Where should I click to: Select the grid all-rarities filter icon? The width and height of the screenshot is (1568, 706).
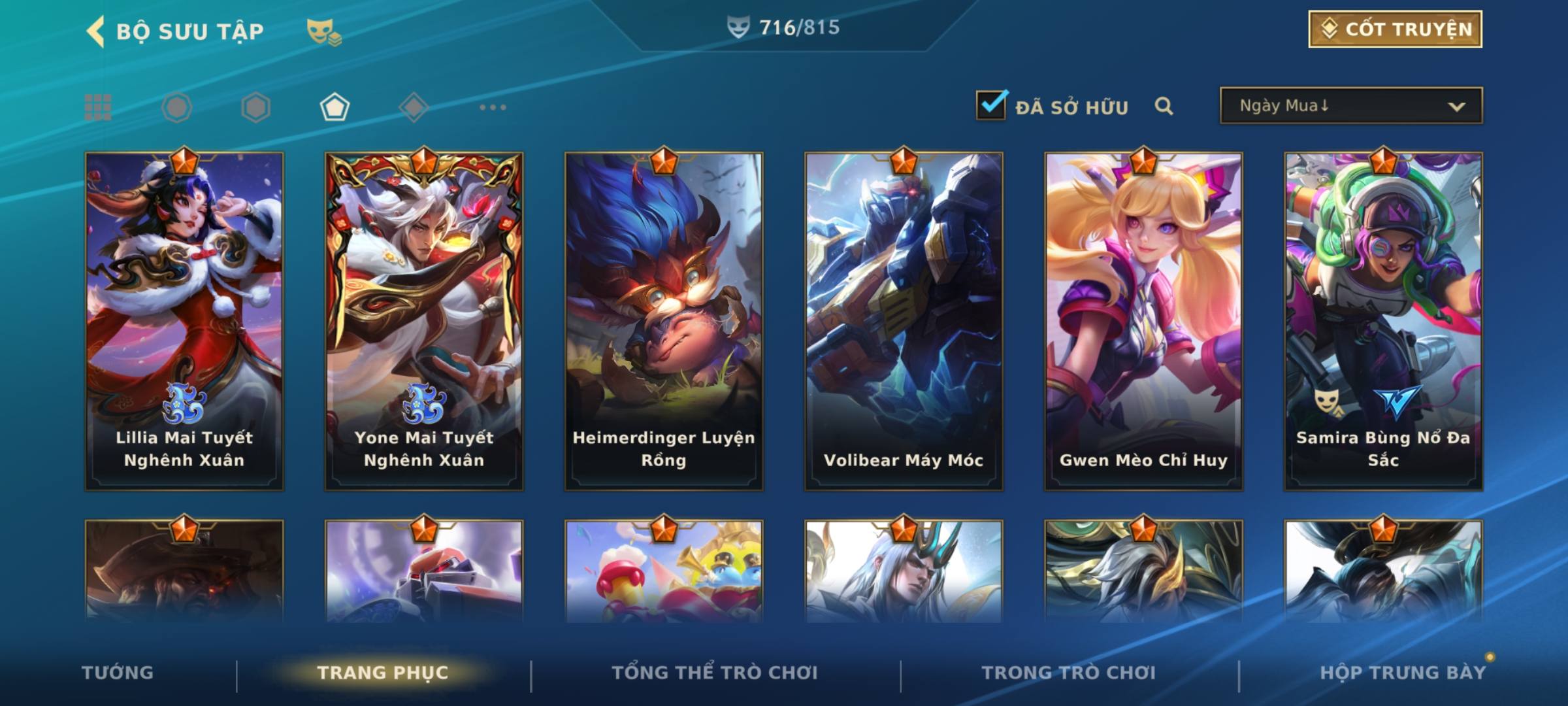click(98, 107)
